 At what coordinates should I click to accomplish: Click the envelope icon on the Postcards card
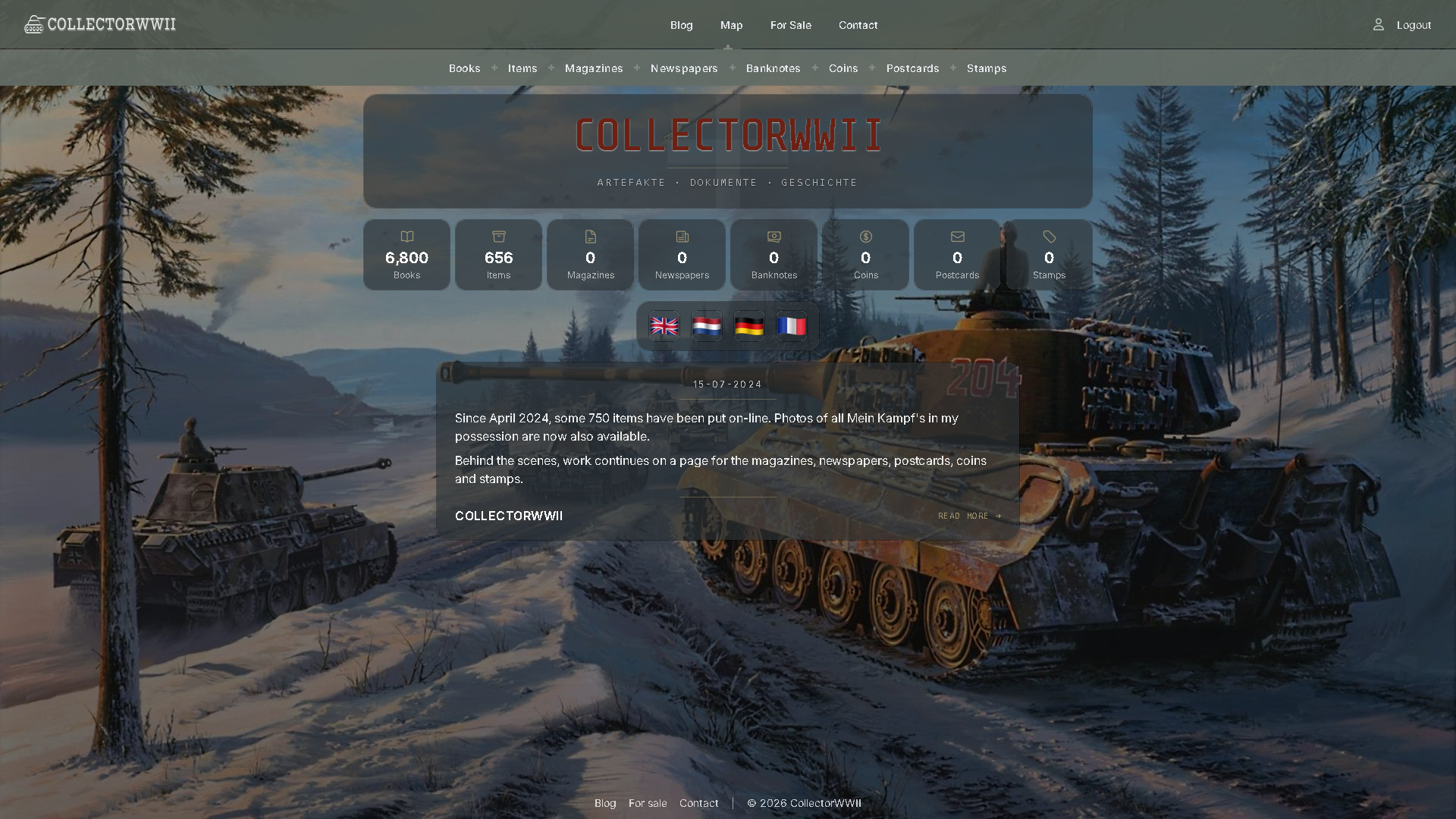coord(957,237)
